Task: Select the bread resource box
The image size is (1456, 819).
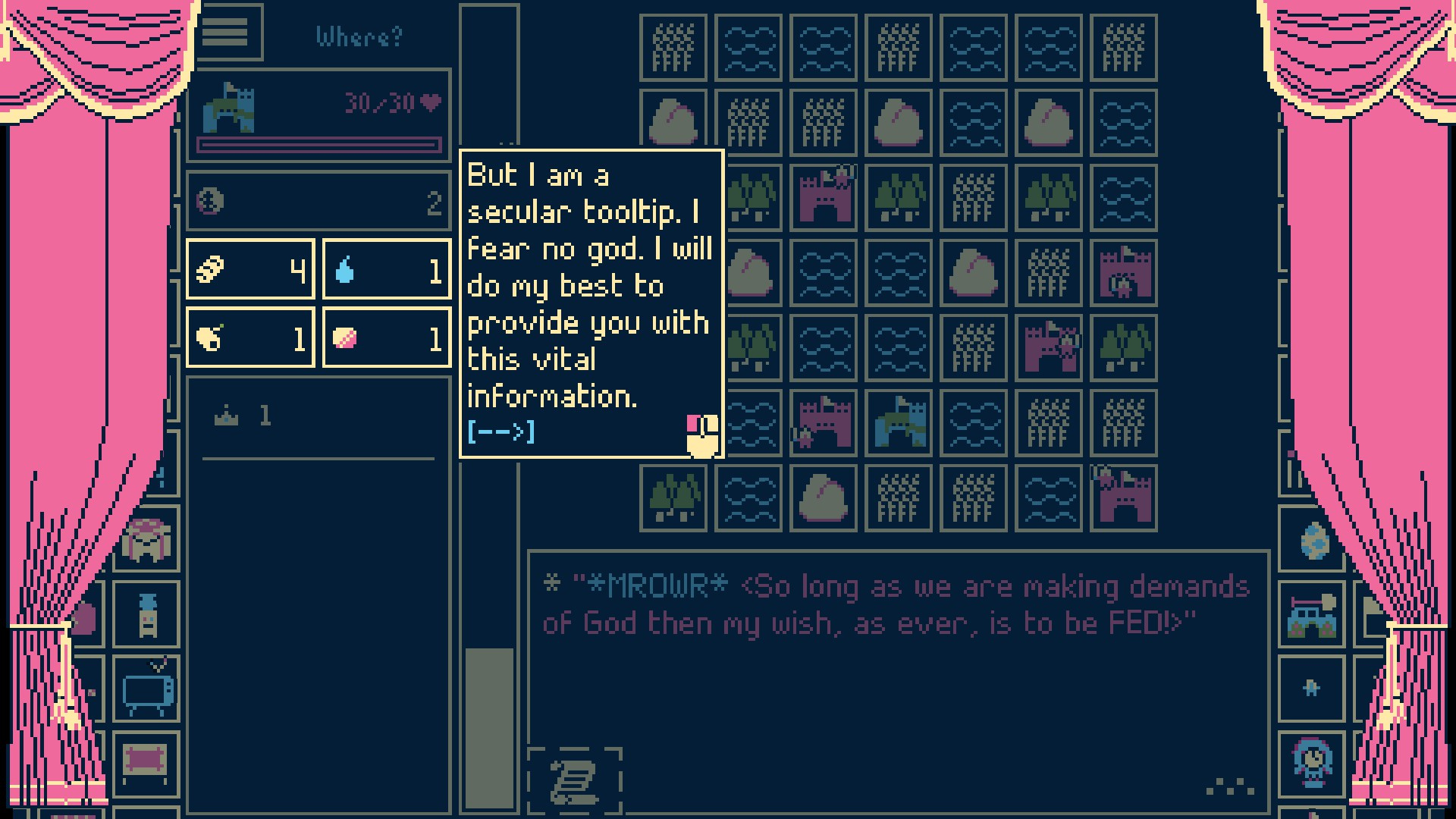Action: coord(250,269)
